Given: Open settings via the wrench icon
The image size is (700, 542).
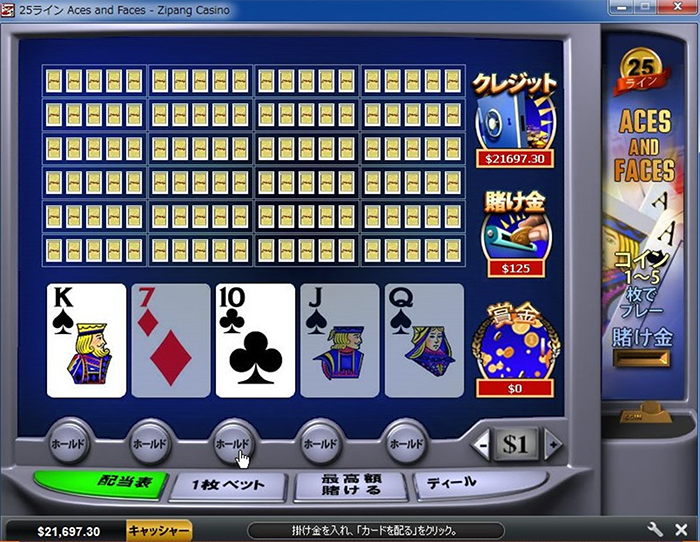Looking at the screenshot, I should click(x=656, y=530).
